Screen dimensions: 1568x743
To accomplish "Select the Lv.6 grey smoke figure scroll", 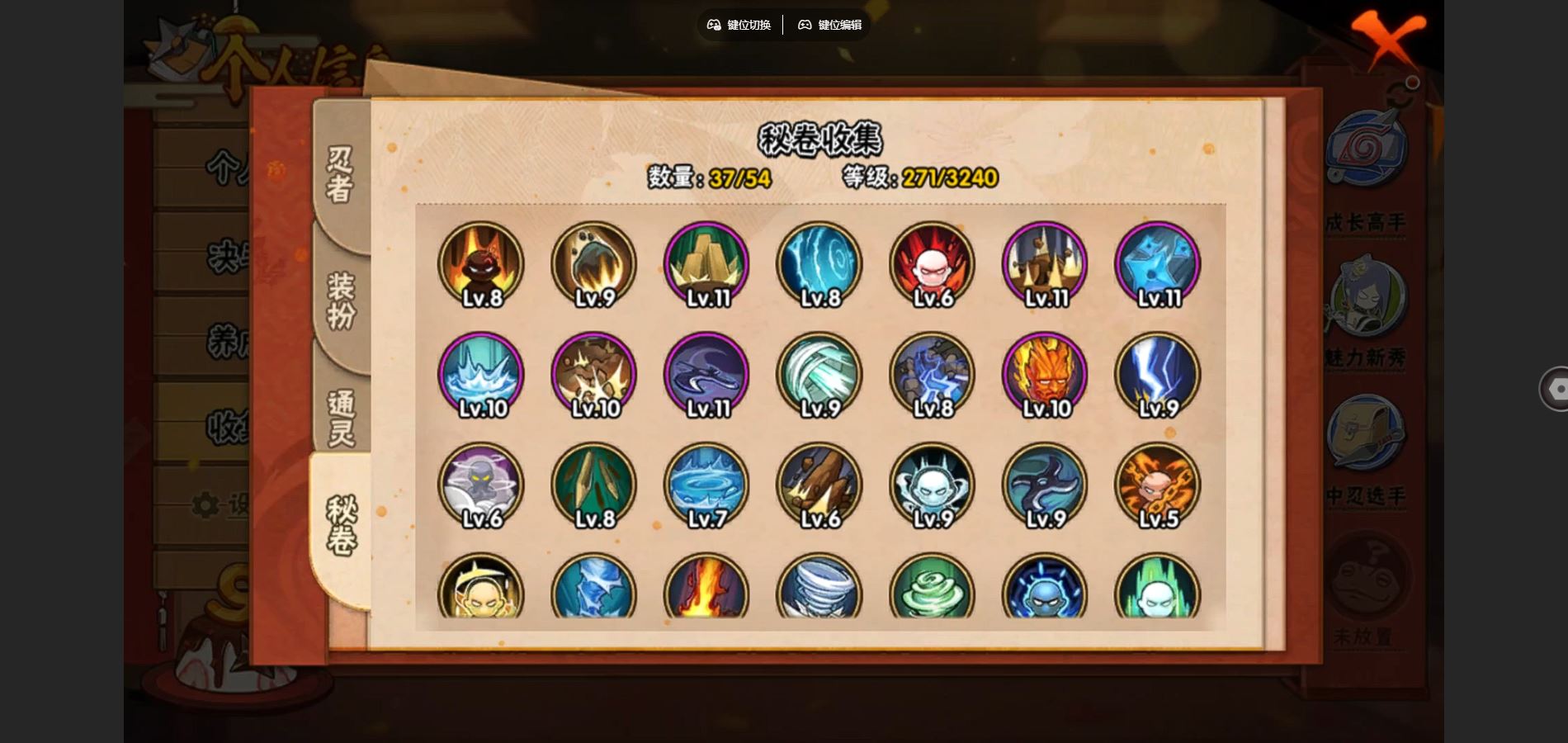I will pos(481,485).
